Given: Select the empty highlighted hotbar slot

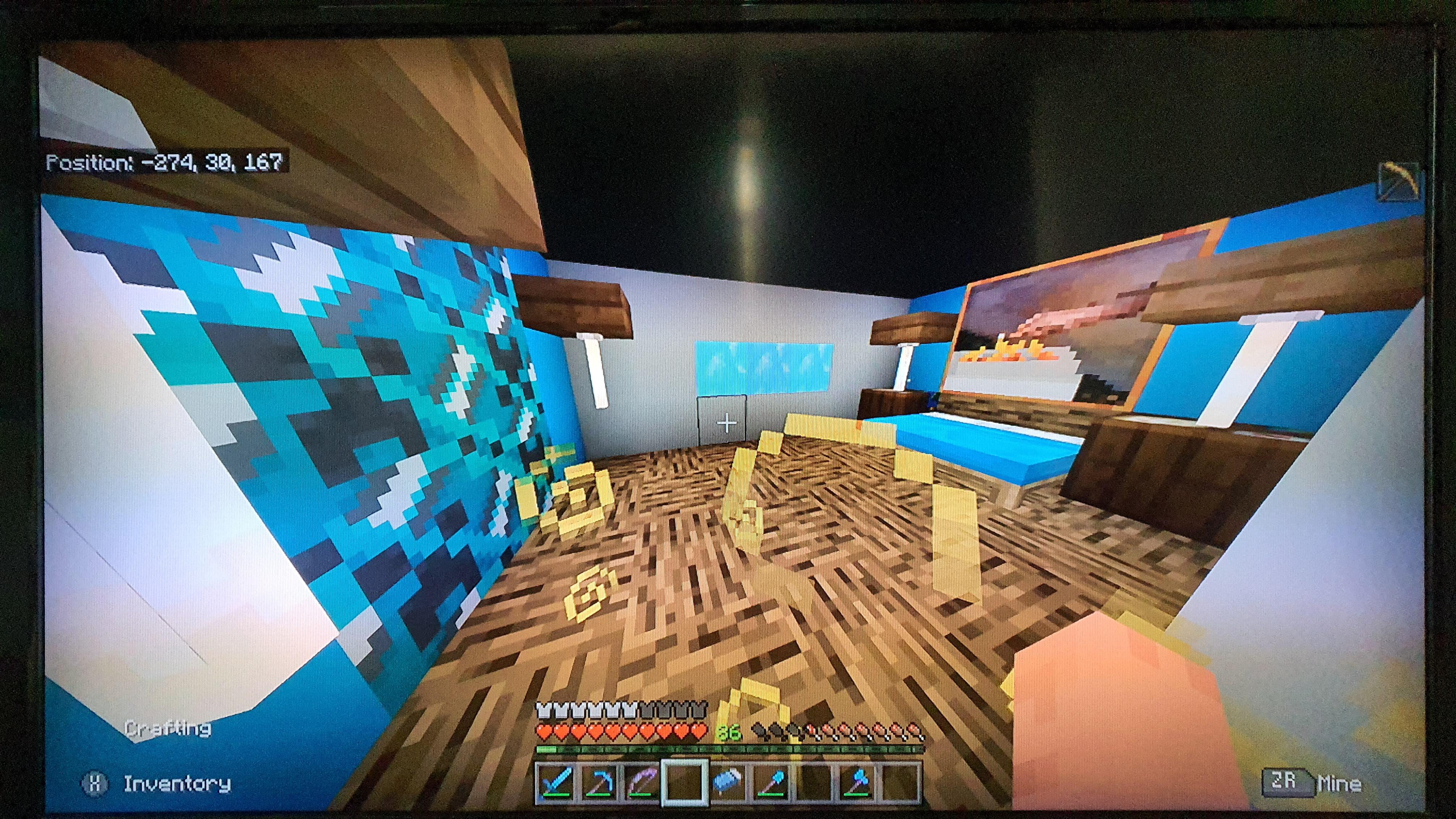Looking at the screenshot, I should [x=684, y=782].
